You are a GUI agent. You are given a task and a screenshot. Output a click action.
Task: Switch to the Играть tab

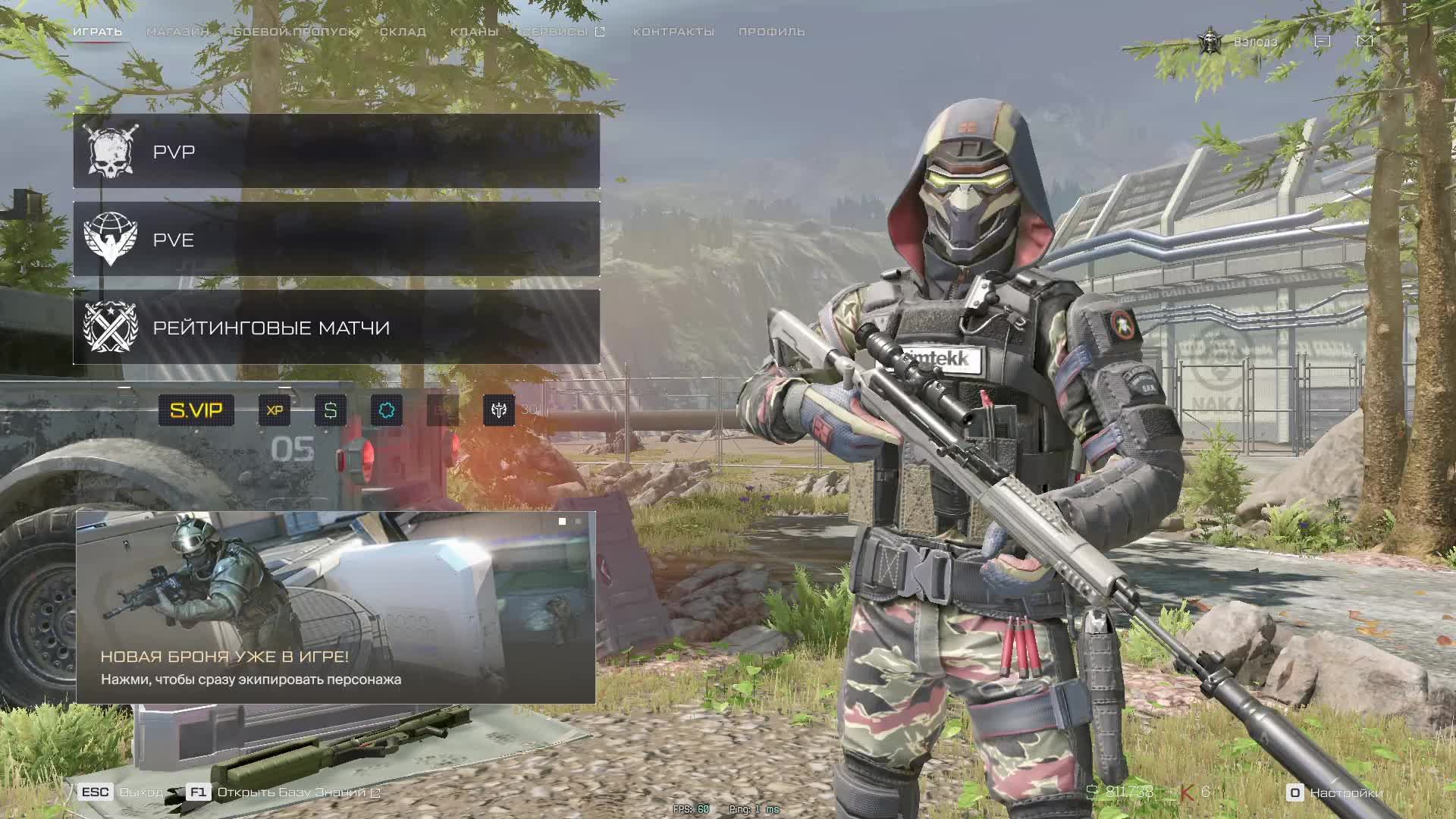click(97, 32)
